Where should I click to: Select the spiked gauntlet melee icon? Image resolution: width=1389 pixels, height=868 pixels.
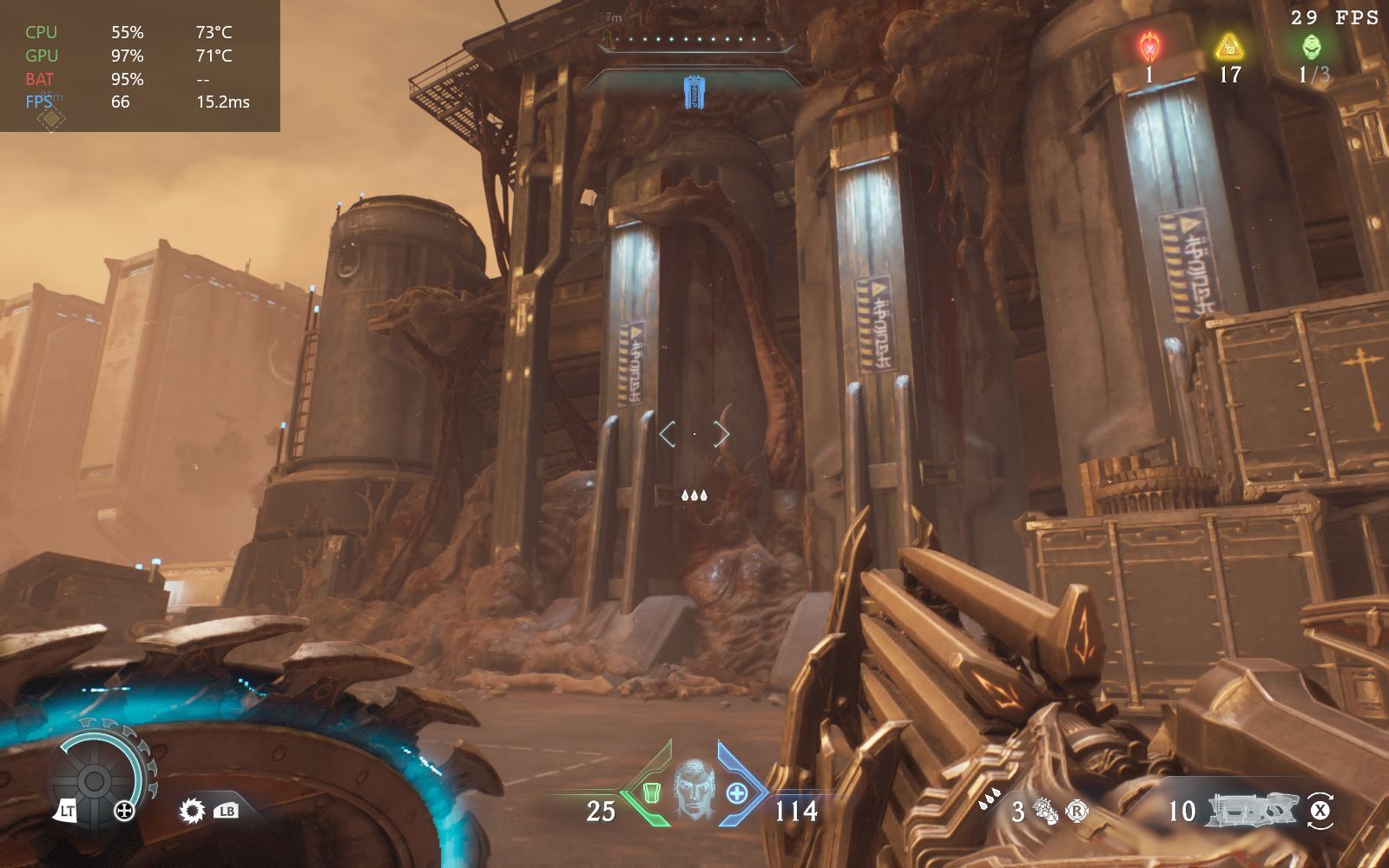pos(1046,812)
